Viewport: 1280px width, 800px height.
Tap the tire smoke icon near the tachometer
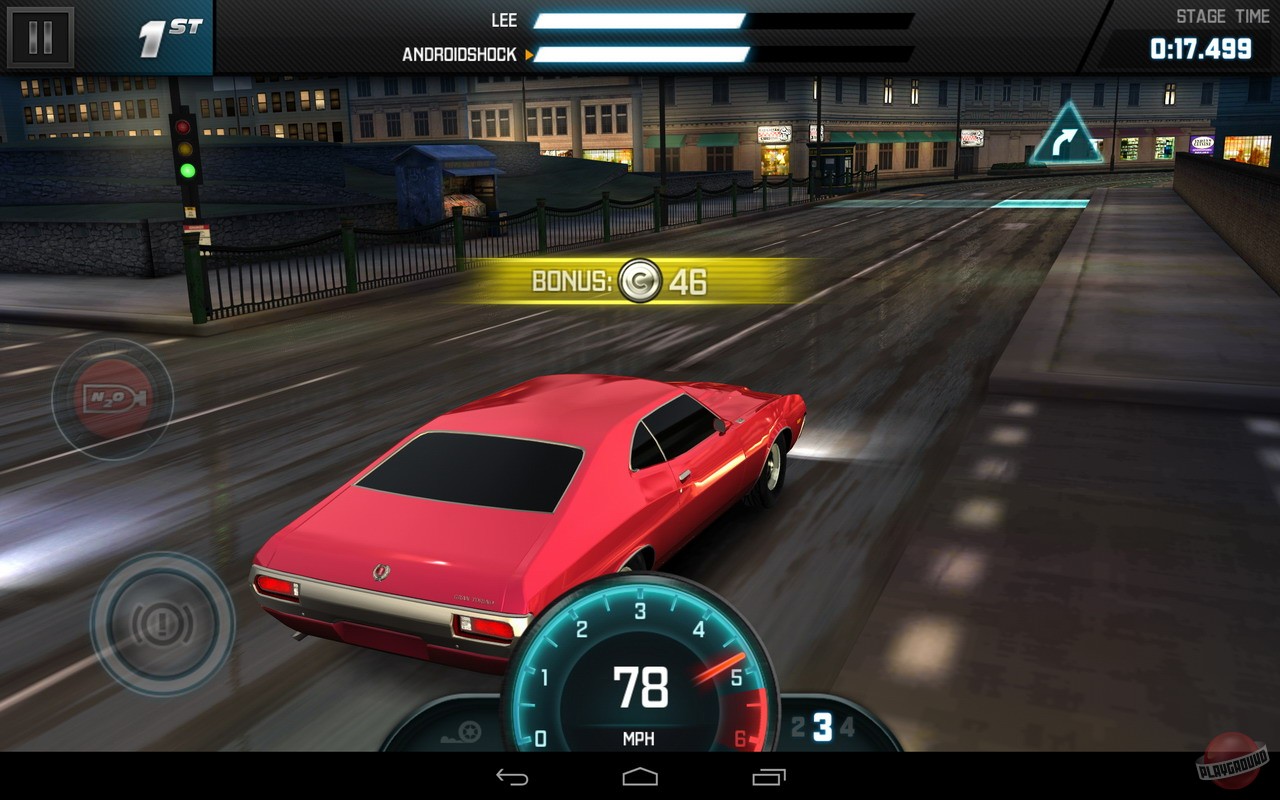click(465, 730)
